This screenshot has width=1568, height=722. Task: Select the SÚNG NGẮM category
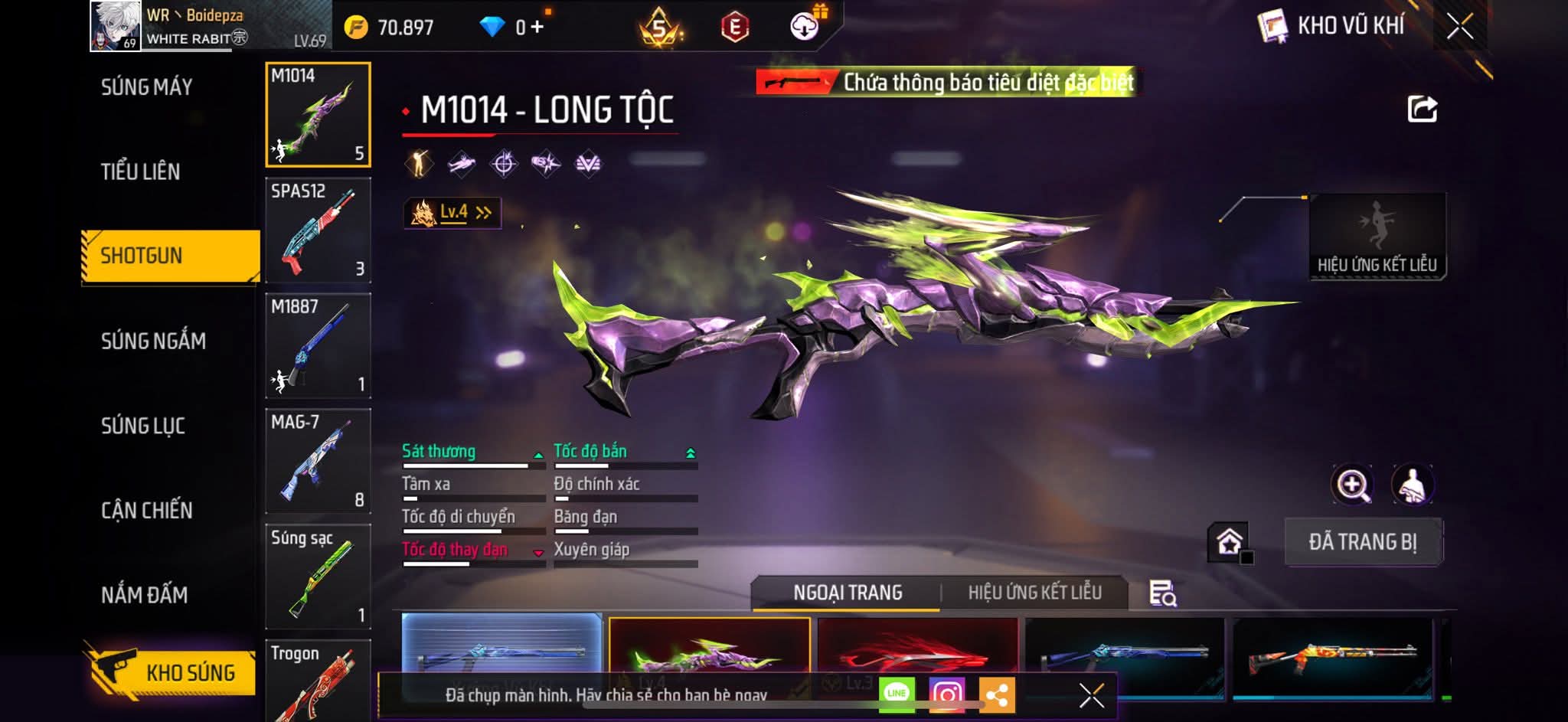(153, 341)
